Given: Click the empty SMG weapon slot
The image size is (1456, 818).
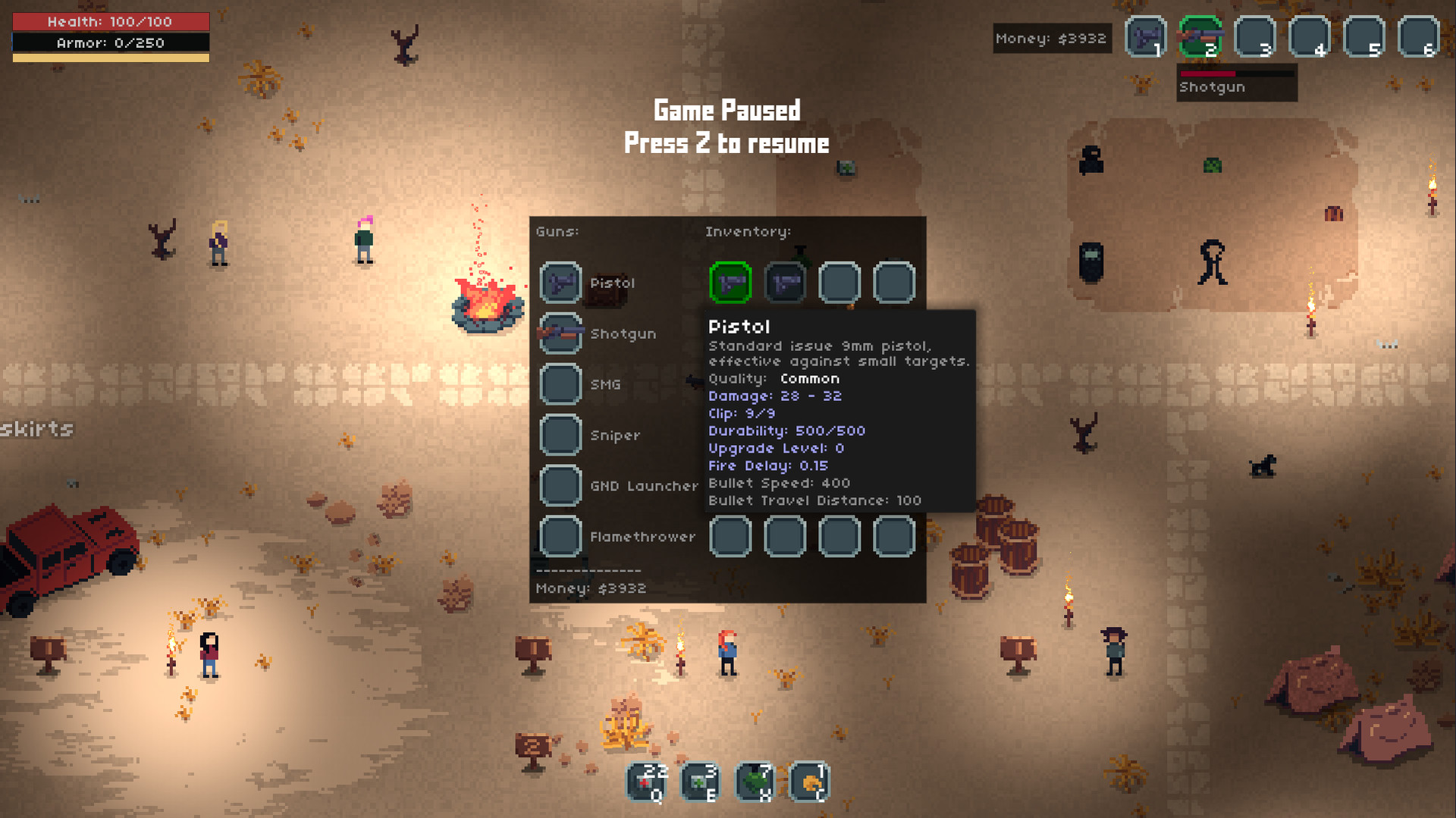Looking at the screenshot, I should click(560, 384).
